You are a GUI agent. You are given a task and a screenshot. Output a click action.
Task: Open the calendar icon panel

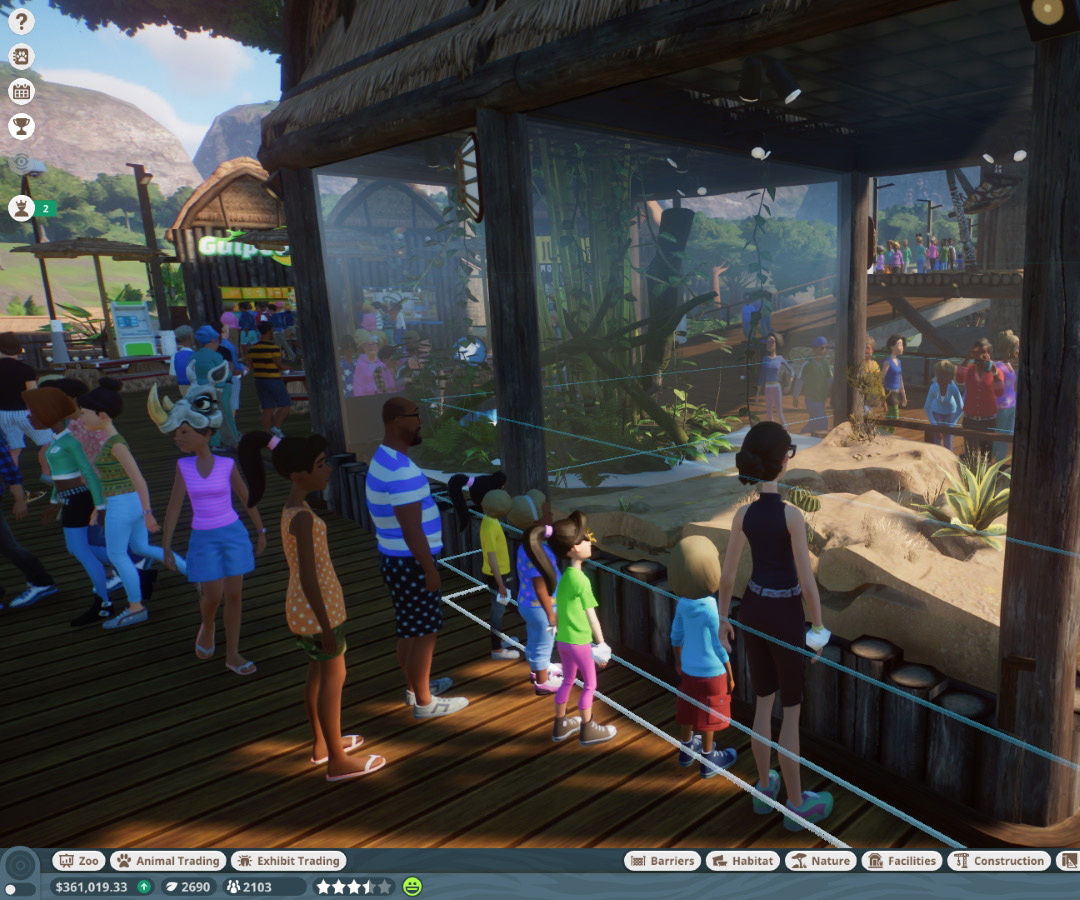21,91
